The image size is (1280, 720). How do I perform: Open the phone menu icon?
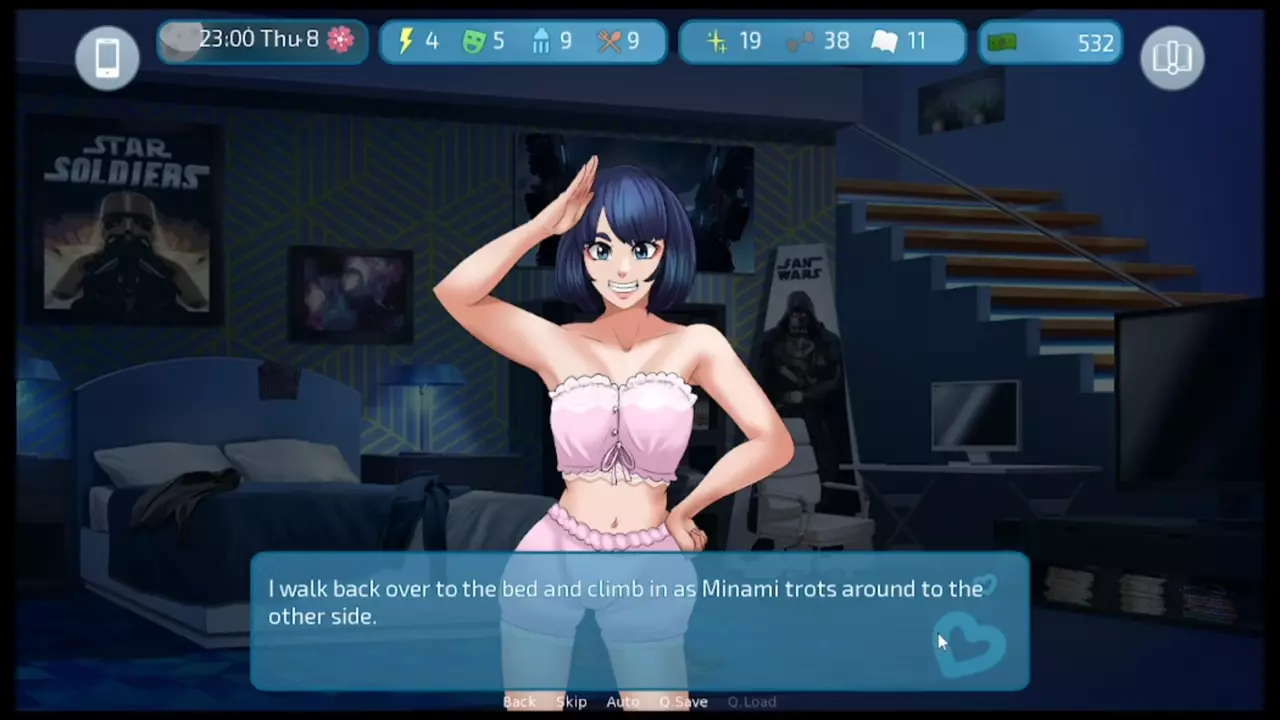tap(107, 57)
